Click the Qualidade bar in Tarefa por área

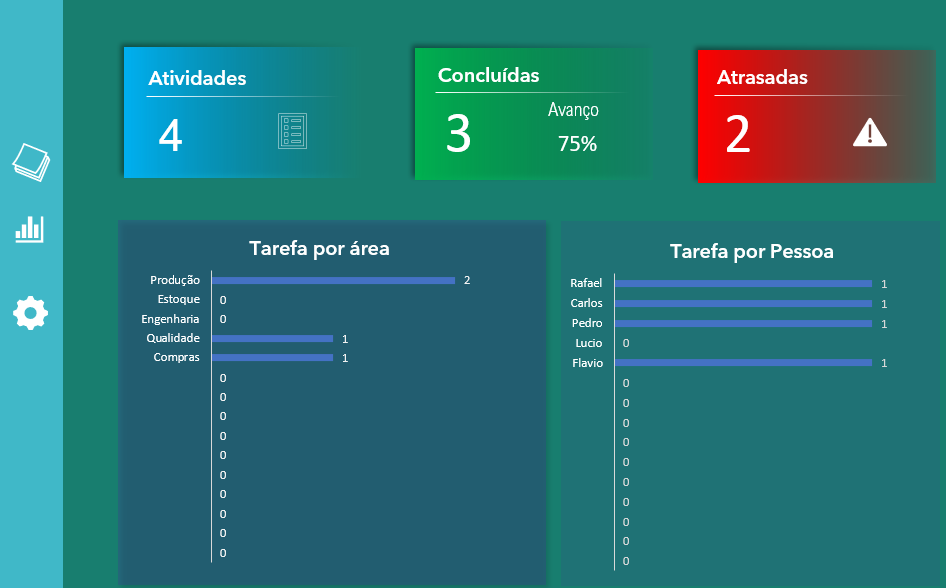(x=272, y=339)
